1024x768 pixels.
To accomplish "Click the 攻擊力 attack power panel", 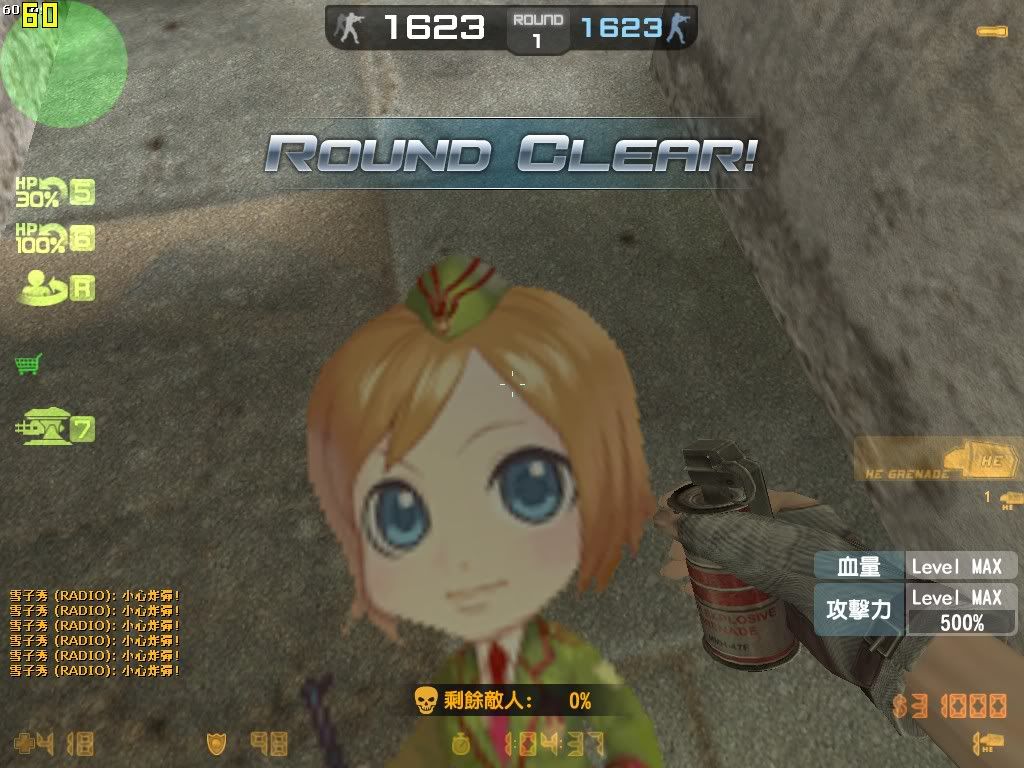I will click(x=916, y=610).
